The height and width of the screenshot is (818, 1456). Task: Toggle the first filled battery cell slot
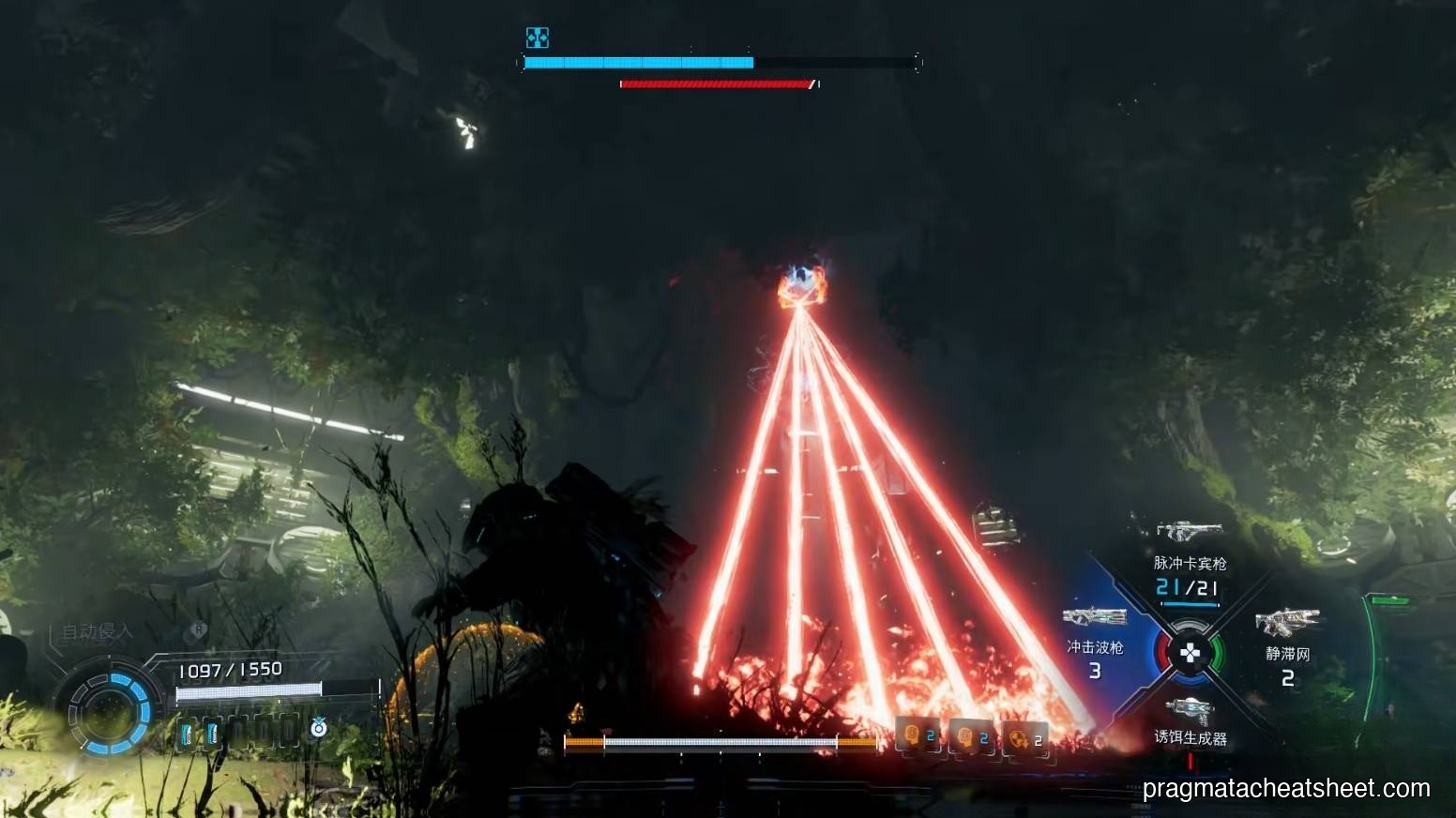[x=188, y=732]
